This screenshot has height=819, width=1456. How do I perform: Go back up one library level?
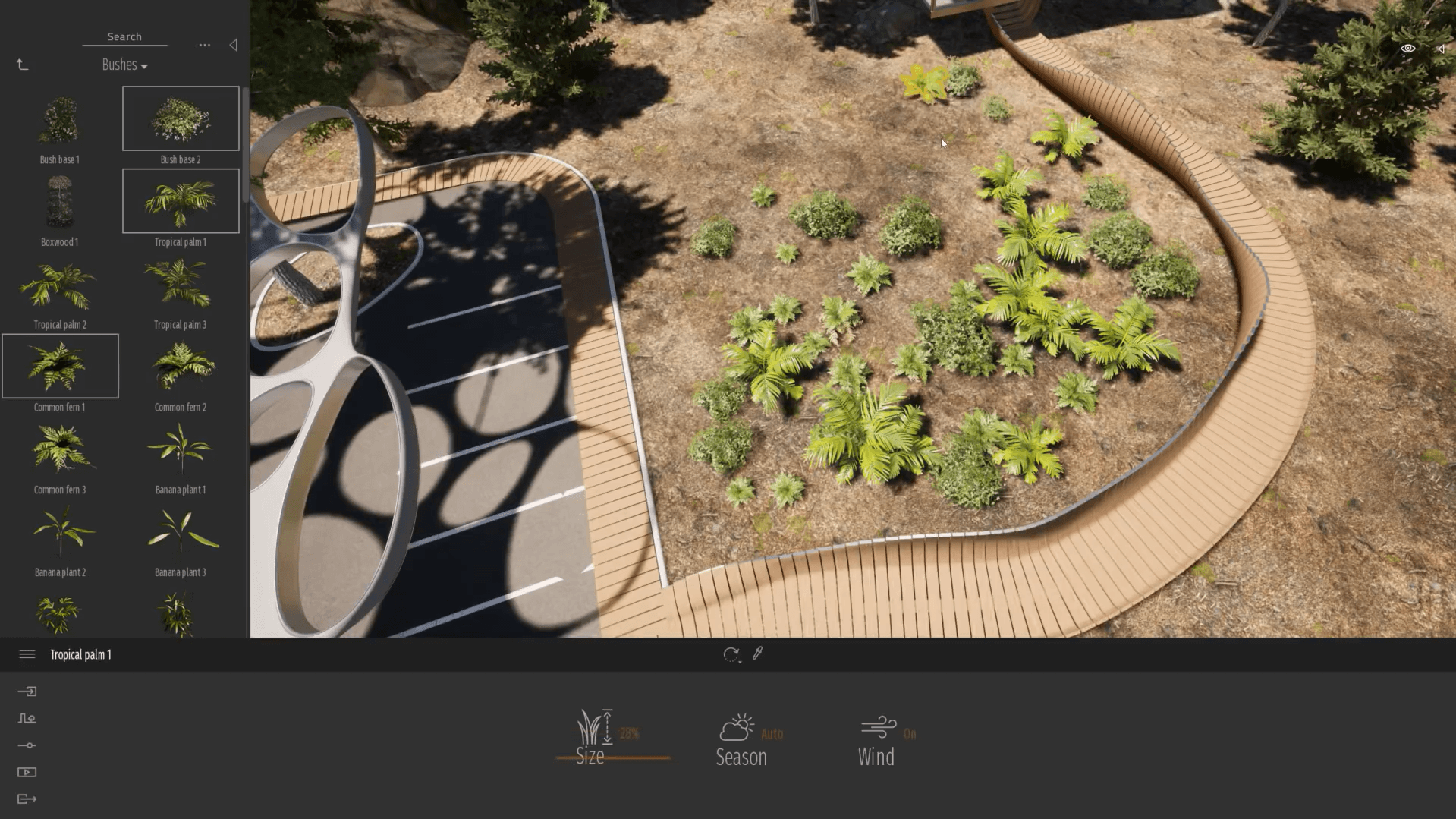click(x=23, y=65)
